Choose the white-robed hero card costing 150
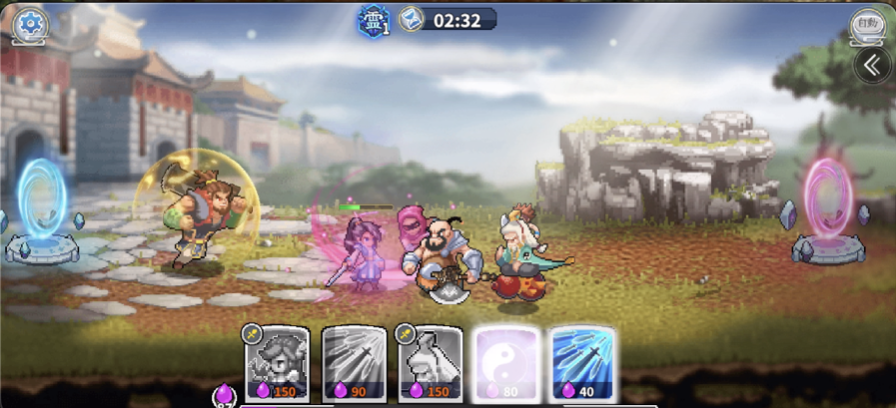Screen dimensions: 896x408 point(430,362)
